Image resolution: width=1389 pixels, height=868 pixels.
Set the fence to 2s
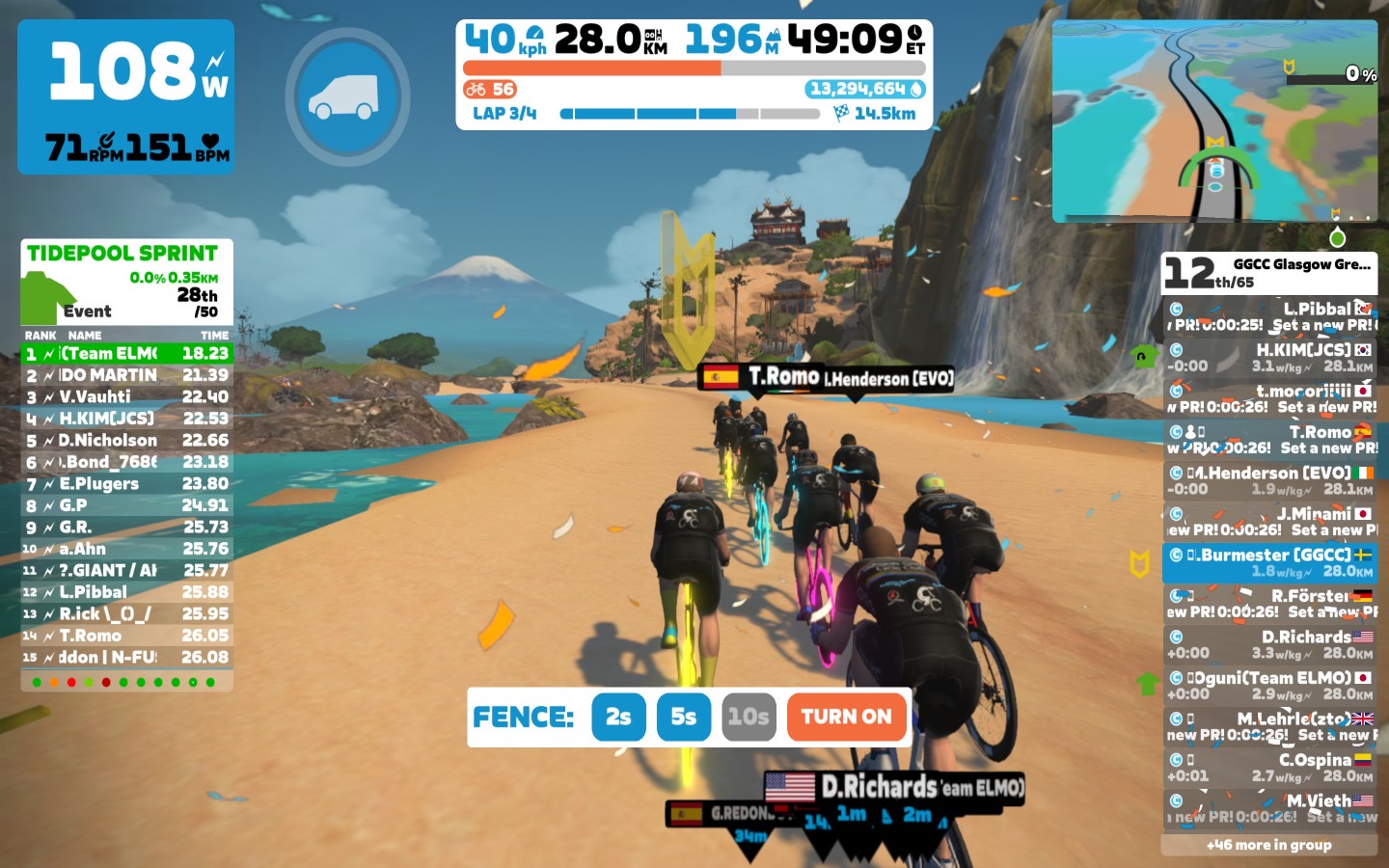point(618,717)
